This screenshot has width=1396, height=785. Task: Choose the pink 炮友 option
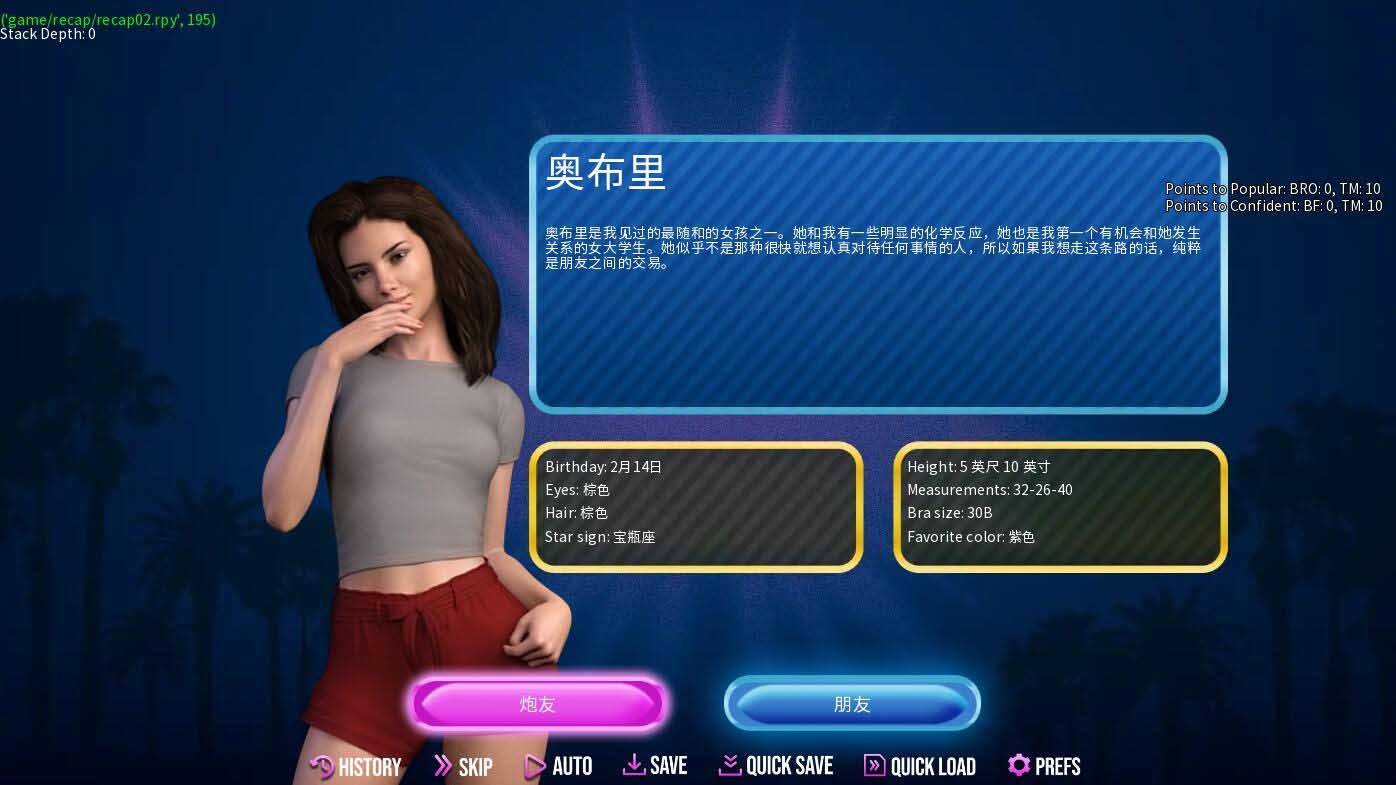pos(537,704)
